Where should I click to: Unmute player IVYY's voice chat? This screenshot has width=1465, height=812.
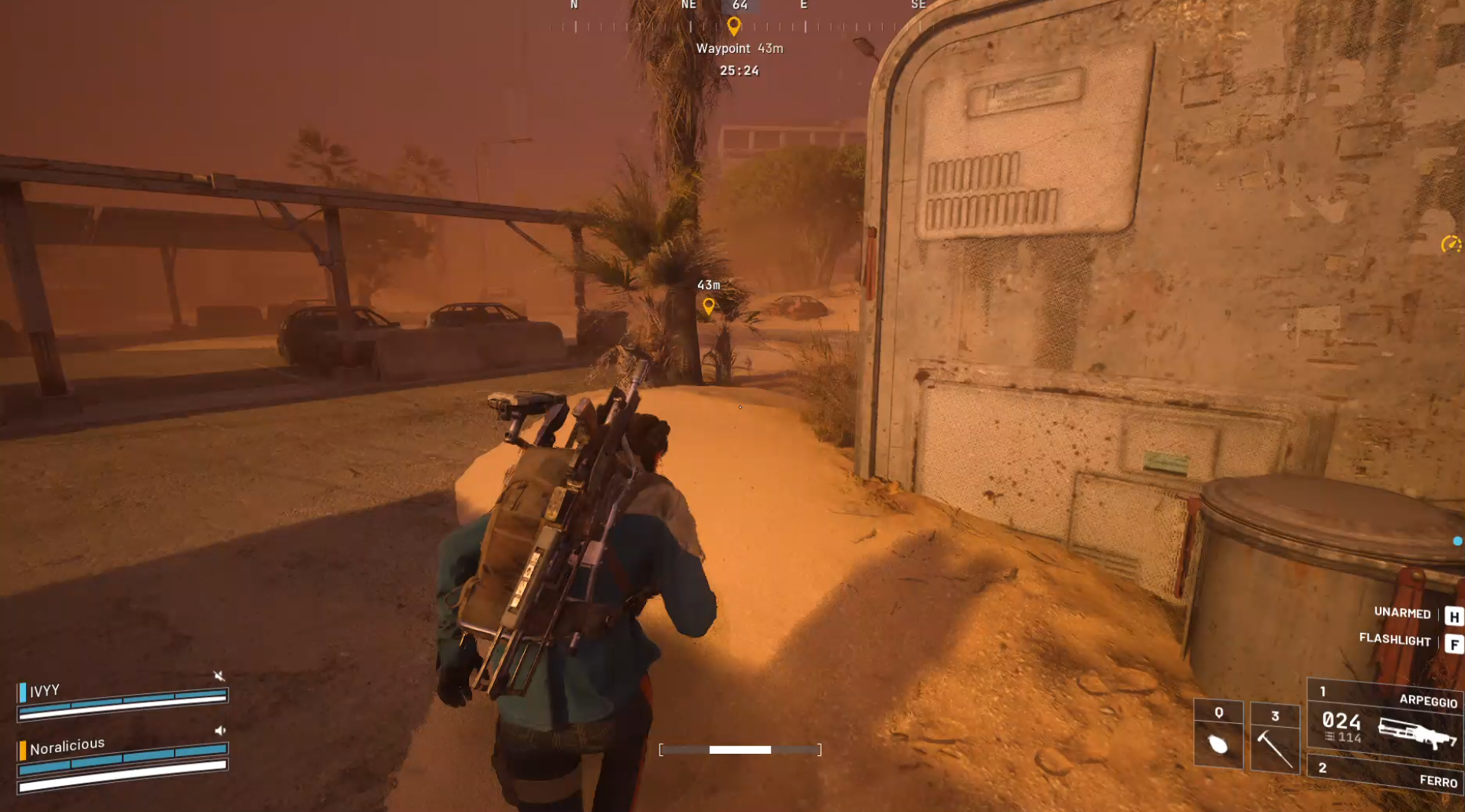pyautogui.click(x=219, y=676)
